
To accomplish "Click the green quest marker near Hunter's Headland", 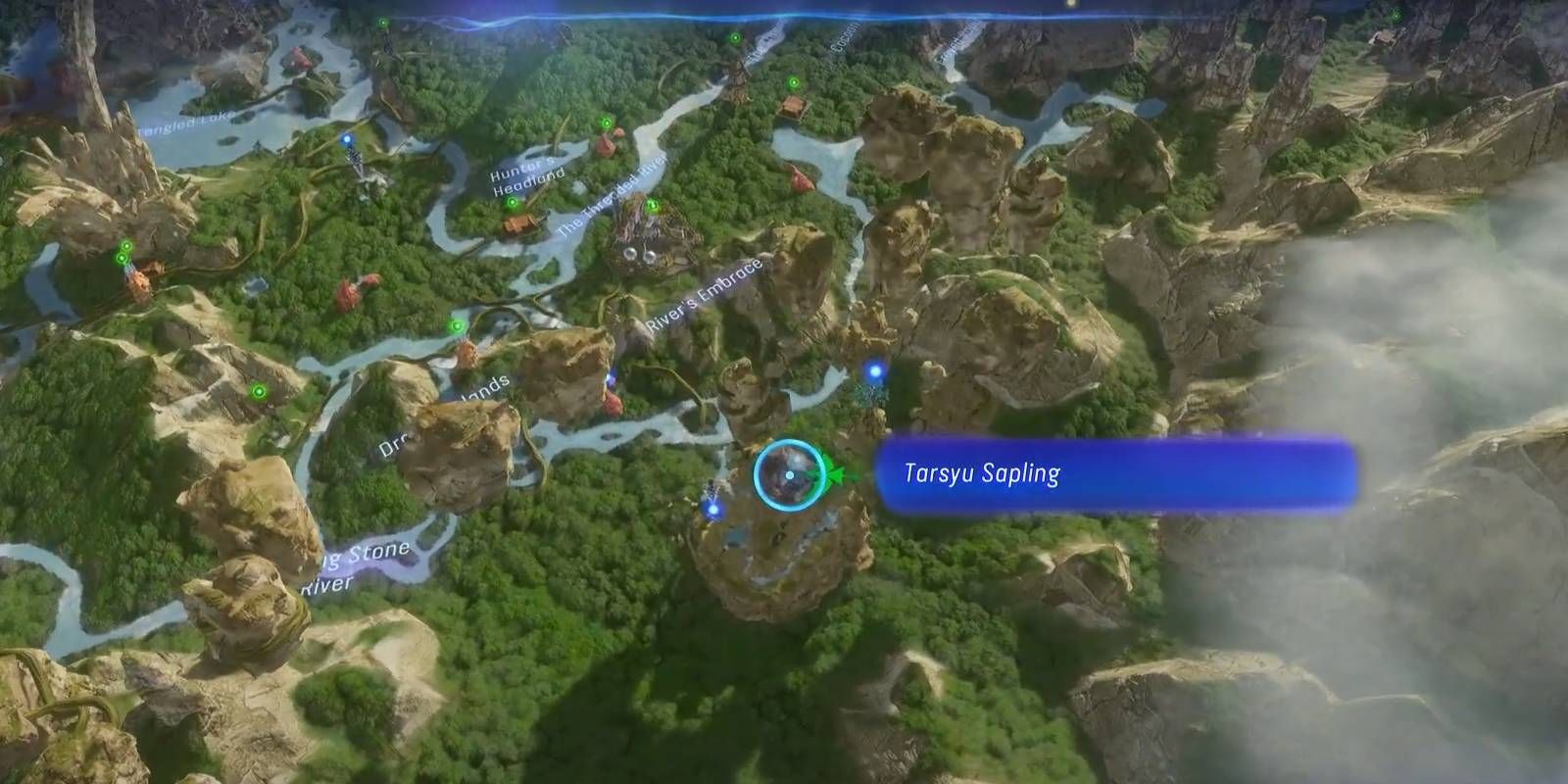I will (x=512, y=202).
